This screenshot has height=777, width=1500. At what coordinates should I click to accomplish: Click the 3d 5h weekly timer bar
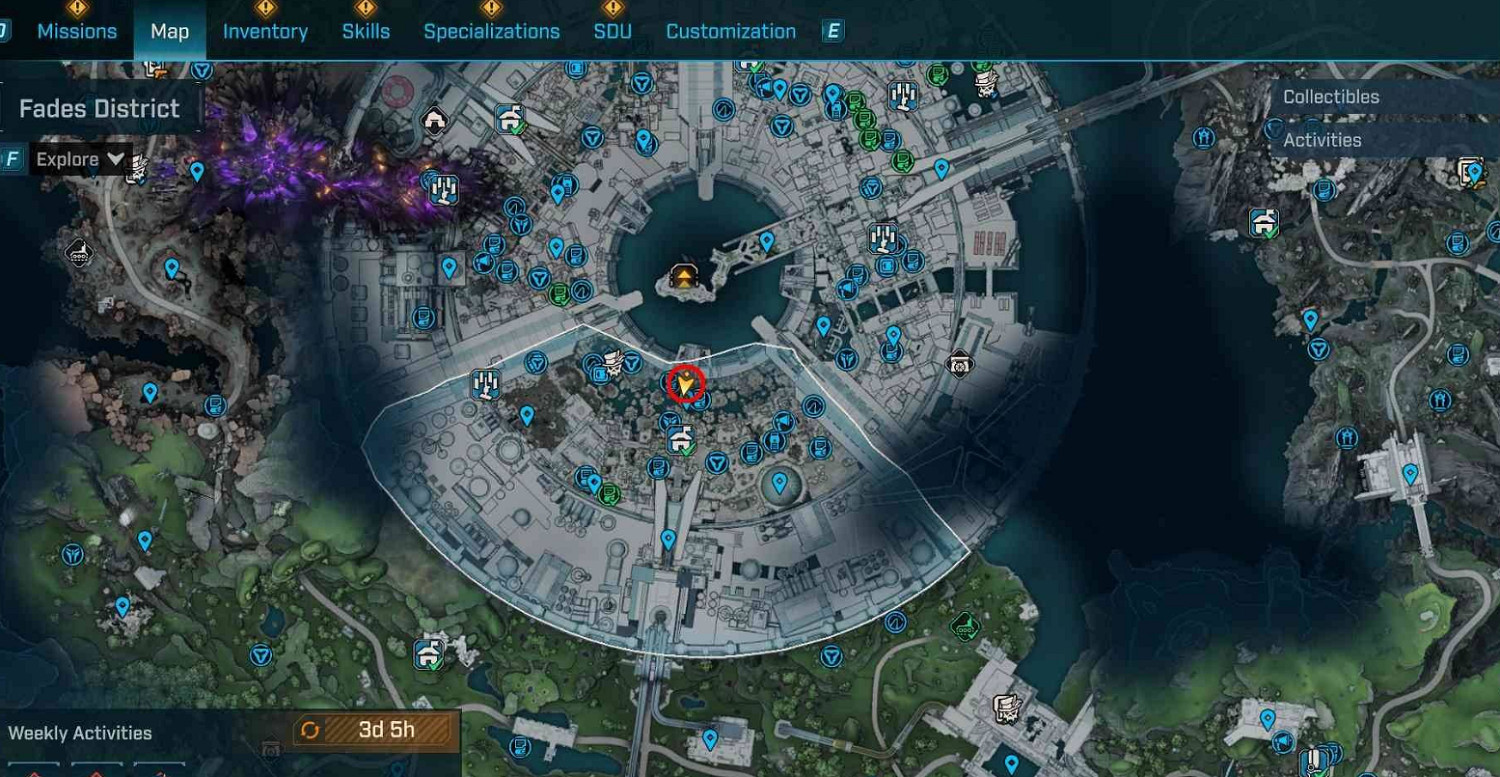click(x=385, y=730)
